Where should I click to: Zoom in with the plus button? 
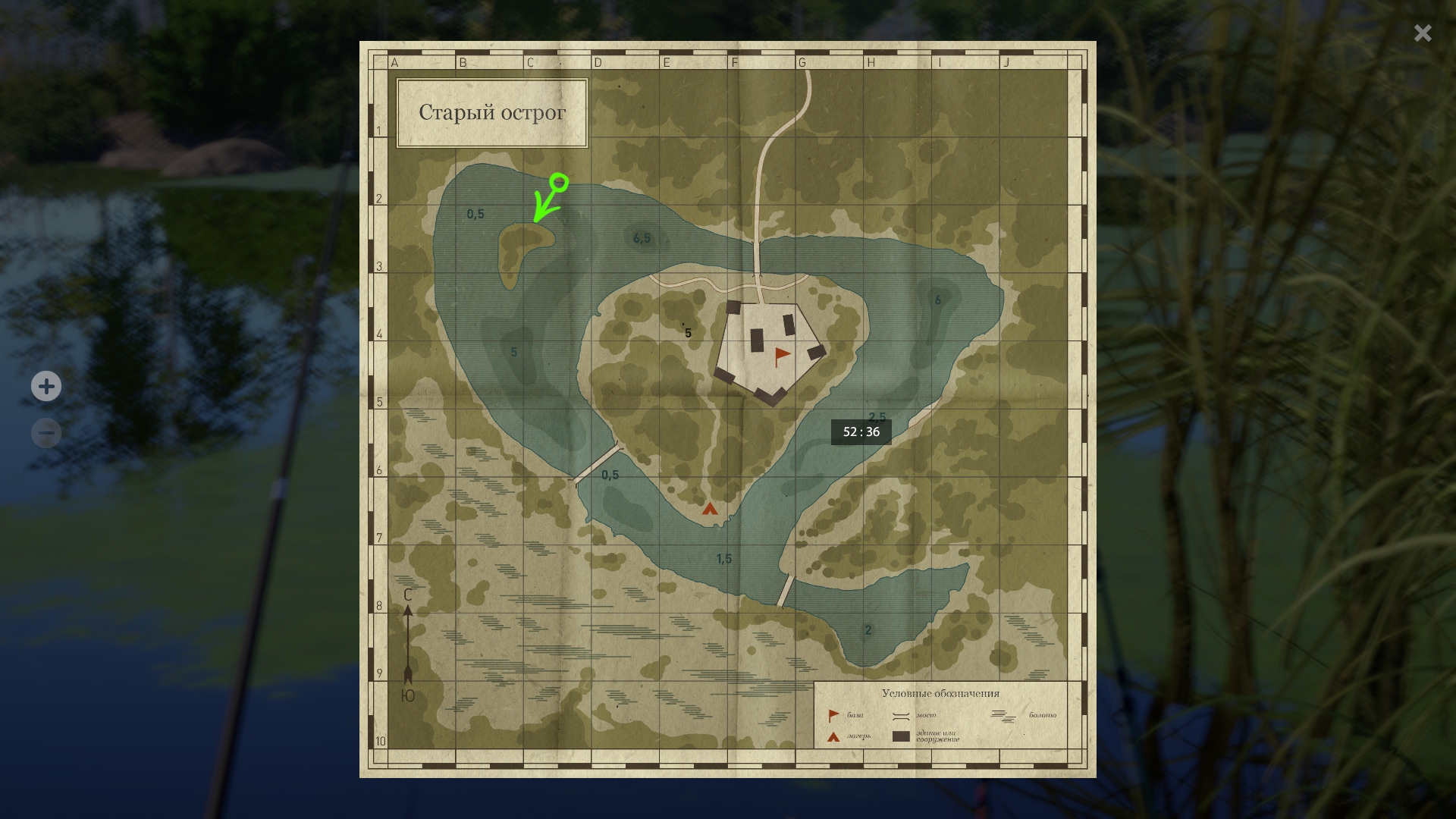click(x=46, y=386)
